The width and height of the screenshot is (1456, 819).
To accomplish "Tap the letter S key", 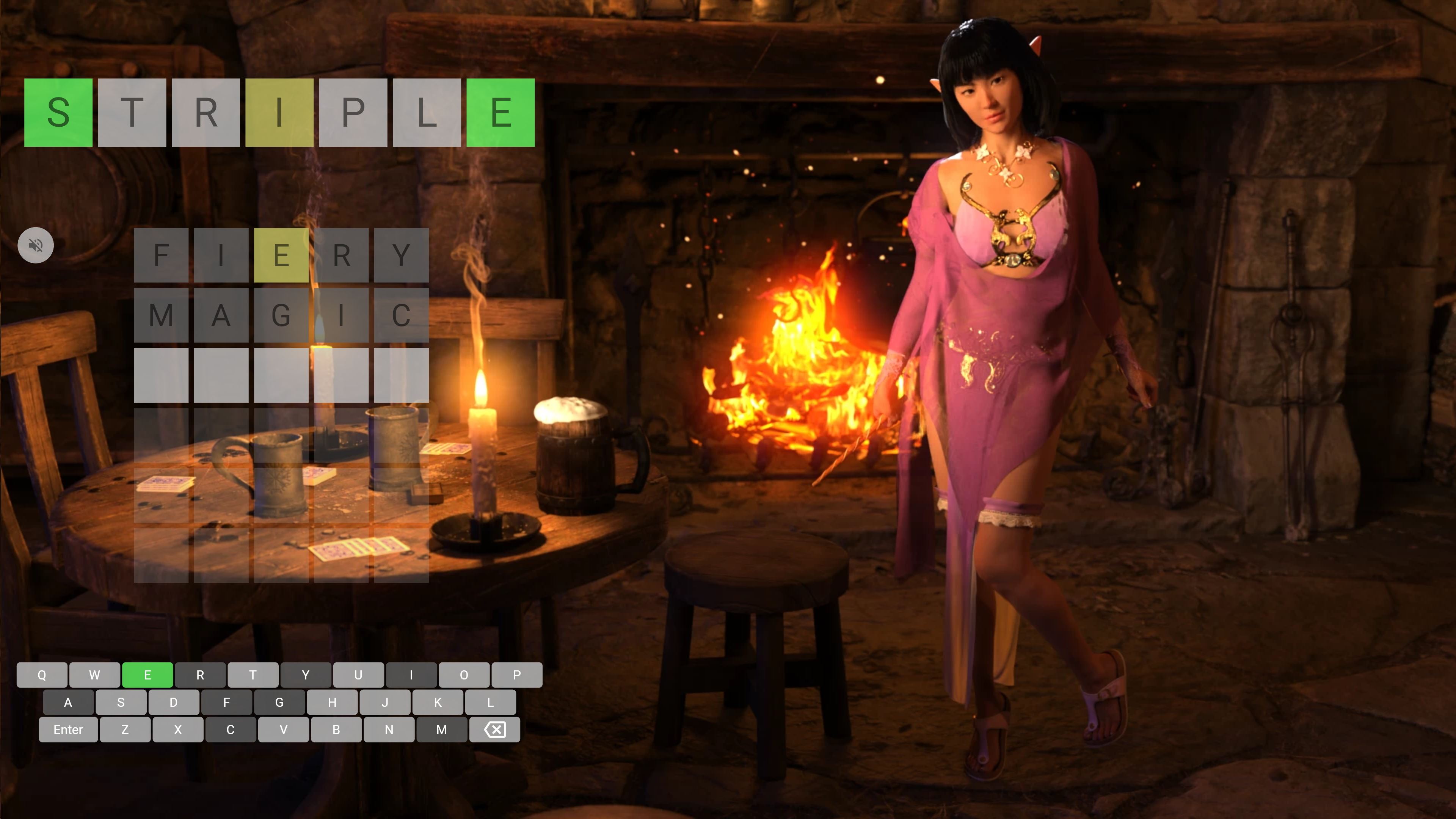I will tap(121, 703).
